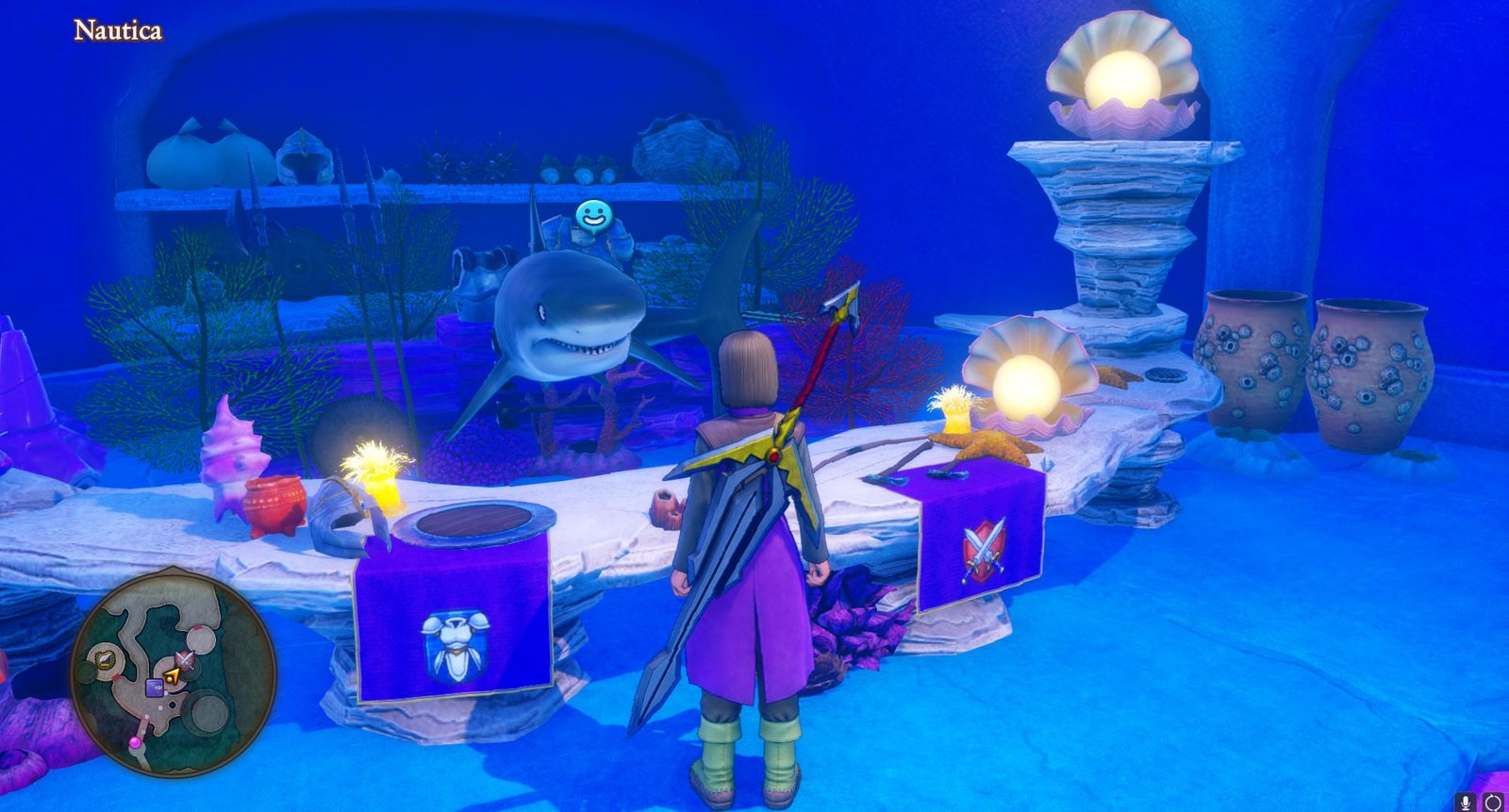
Task: Click the circular refresh arrows overlay button
Action: [x=1492, y=803]
